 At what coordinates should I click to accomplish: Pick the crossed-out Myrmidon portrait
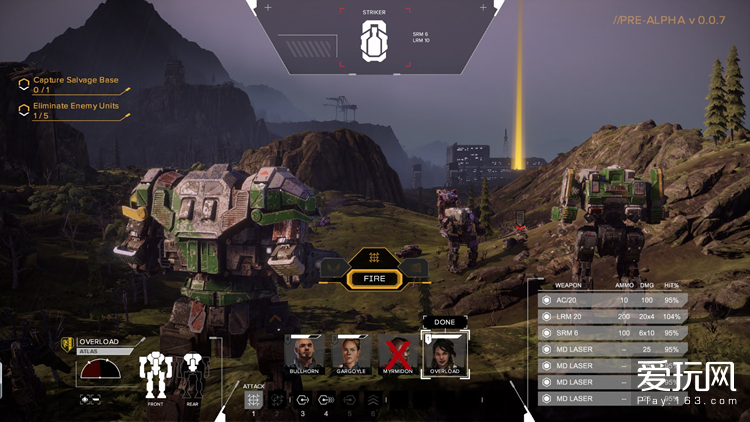coord(397,352)
